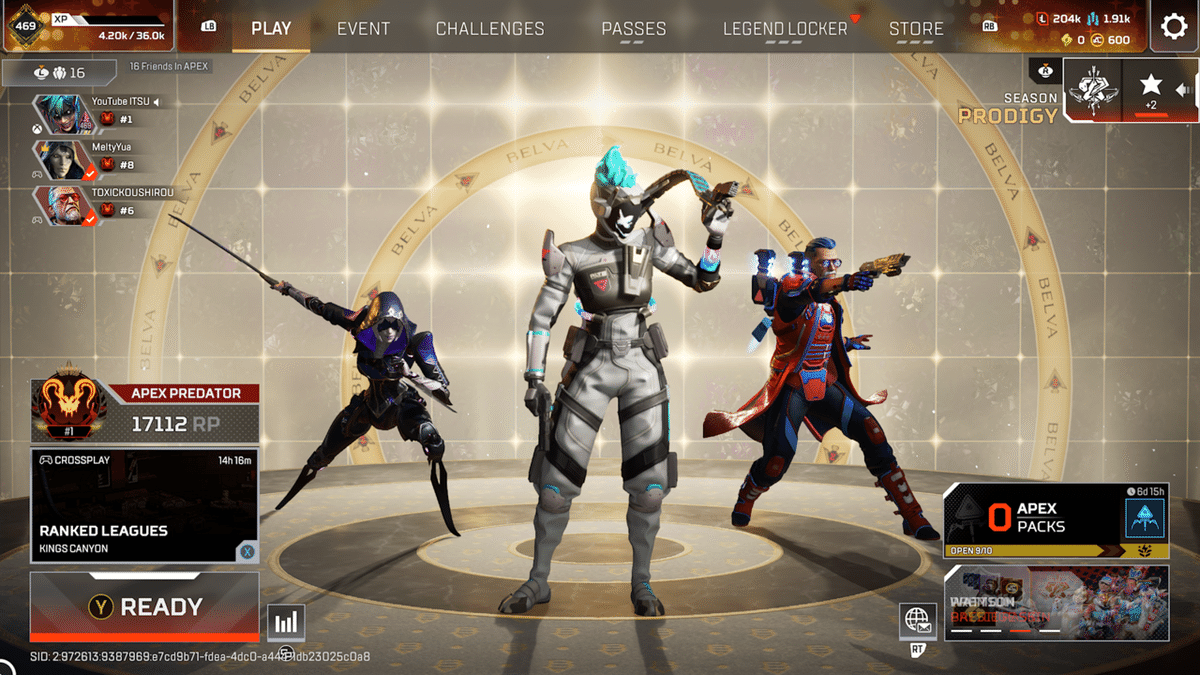
Task: Show the stats bar chart icon
Action: 286,623
